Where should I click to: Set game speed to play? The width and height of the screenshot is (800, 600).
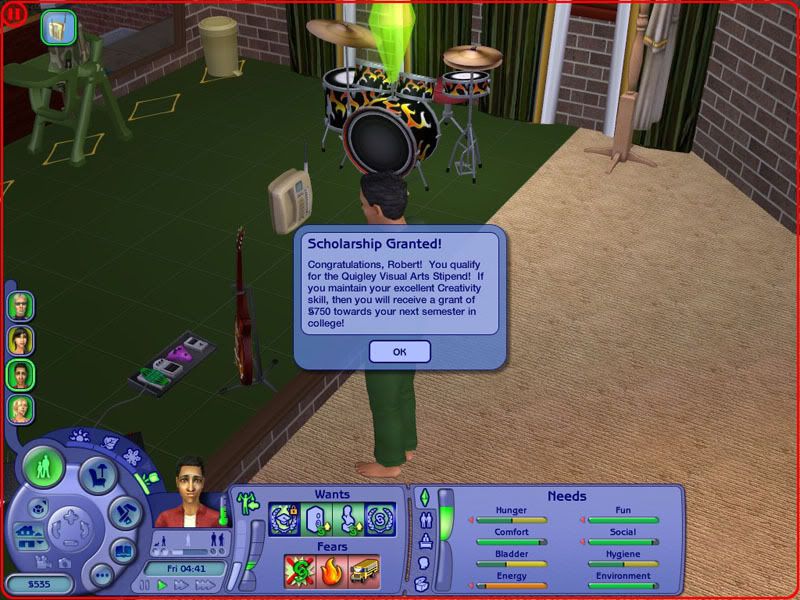click(163, 585)
